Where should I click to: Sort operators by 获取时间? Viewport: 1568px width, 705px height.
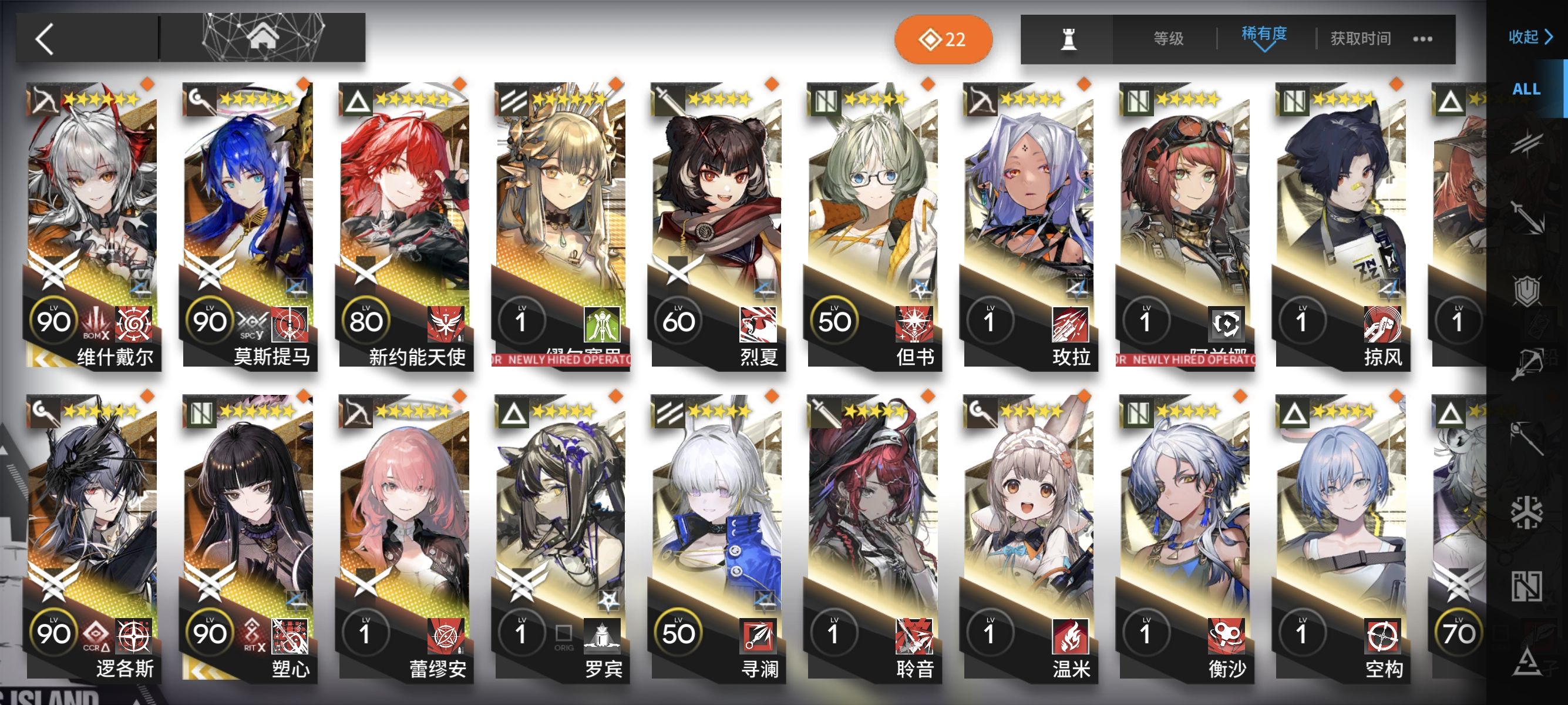point(1360,39)
